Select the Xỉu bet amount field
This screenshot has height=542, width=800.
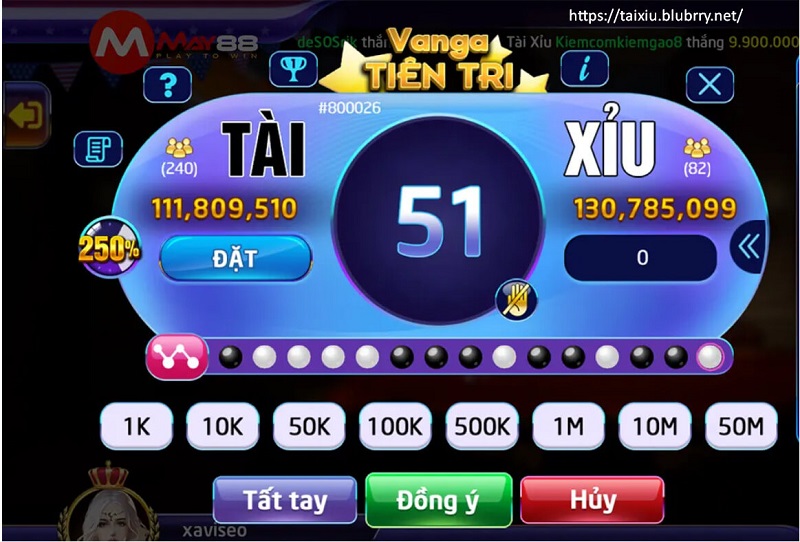click(641, 258)
